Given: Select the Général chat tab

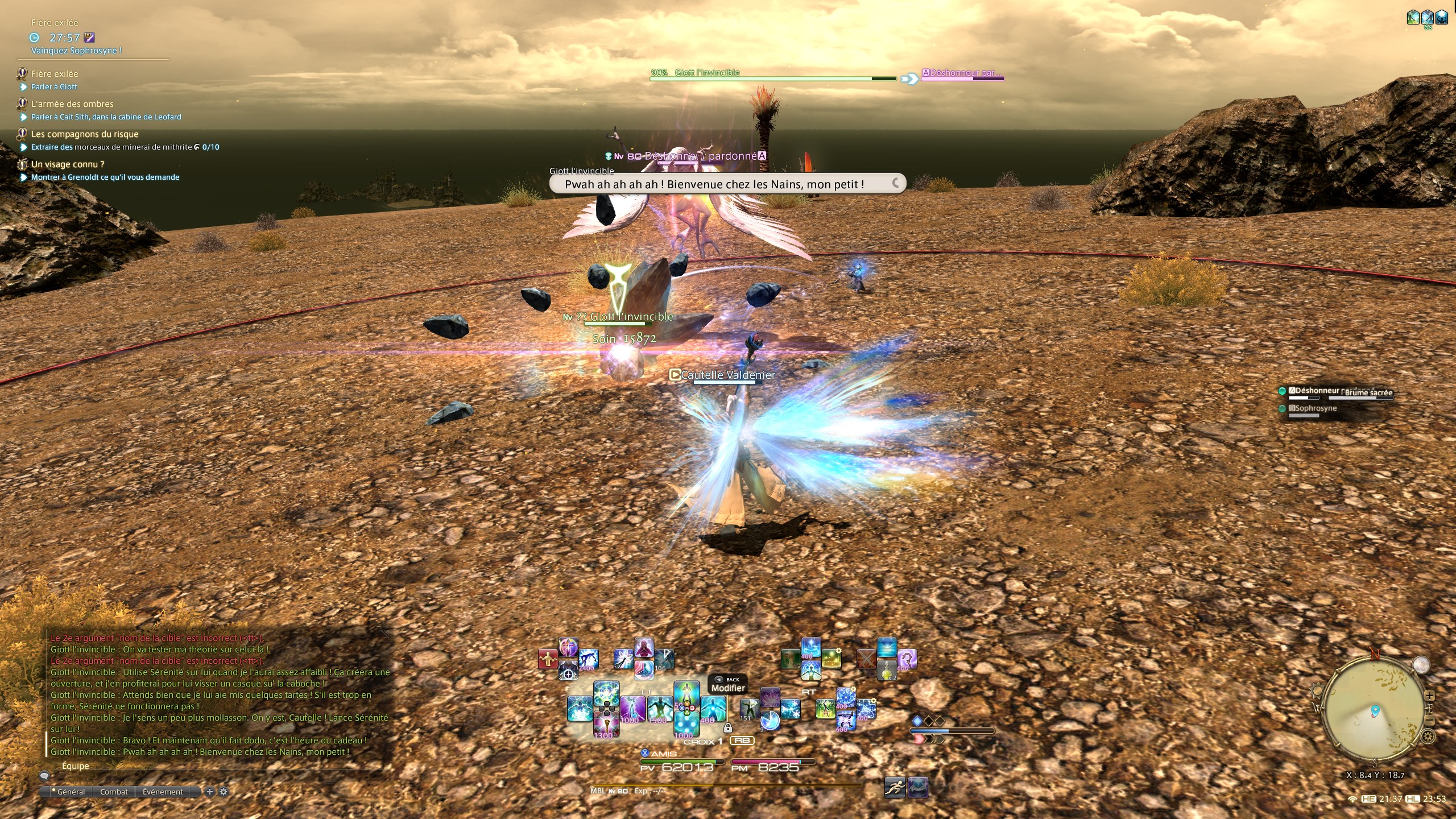Looking at the screenshot, I should (x=71, y=792).
